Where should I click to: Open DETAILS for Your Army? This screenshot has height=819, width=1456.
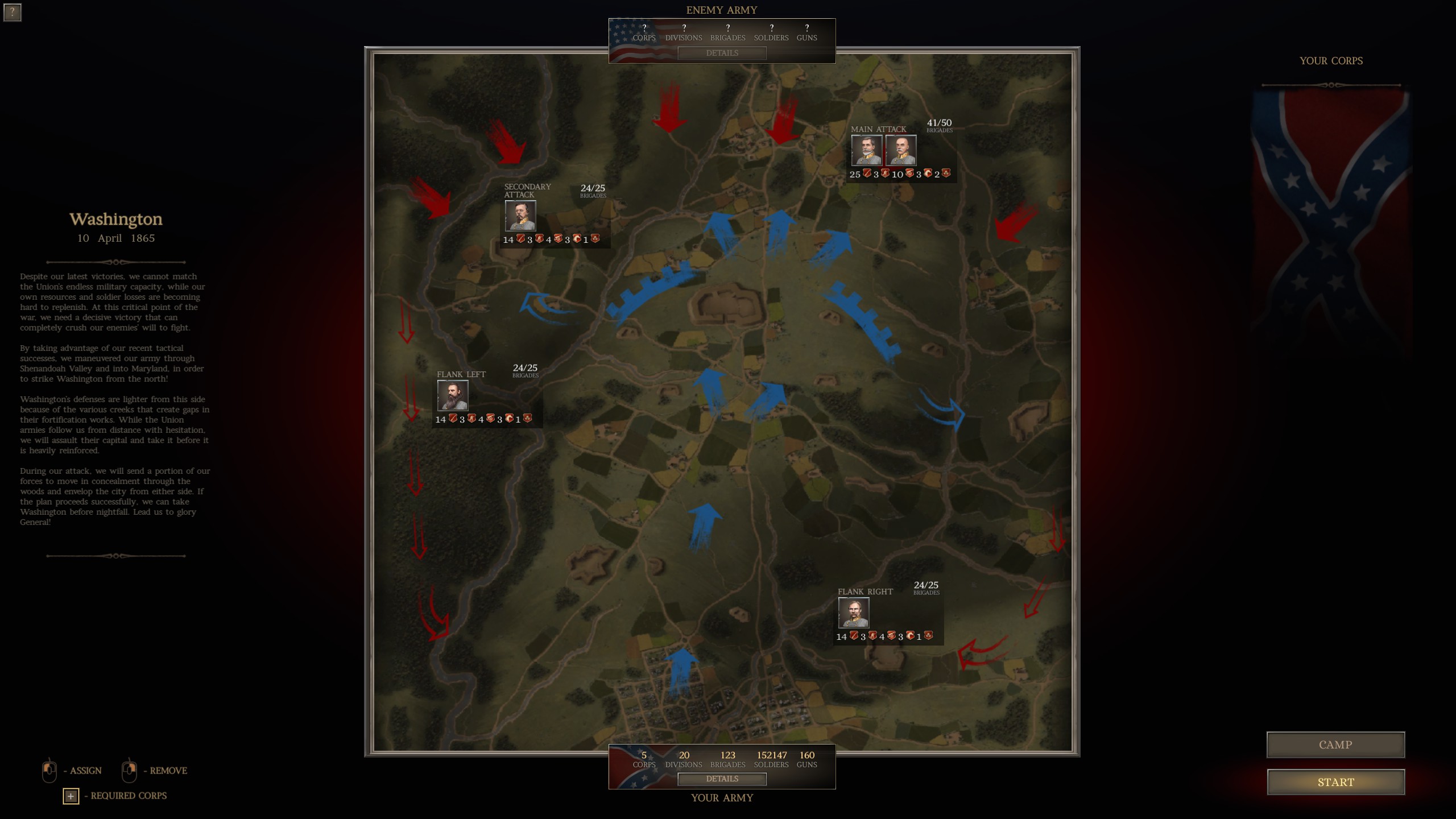pyautogui.click(x=722, y=779)
